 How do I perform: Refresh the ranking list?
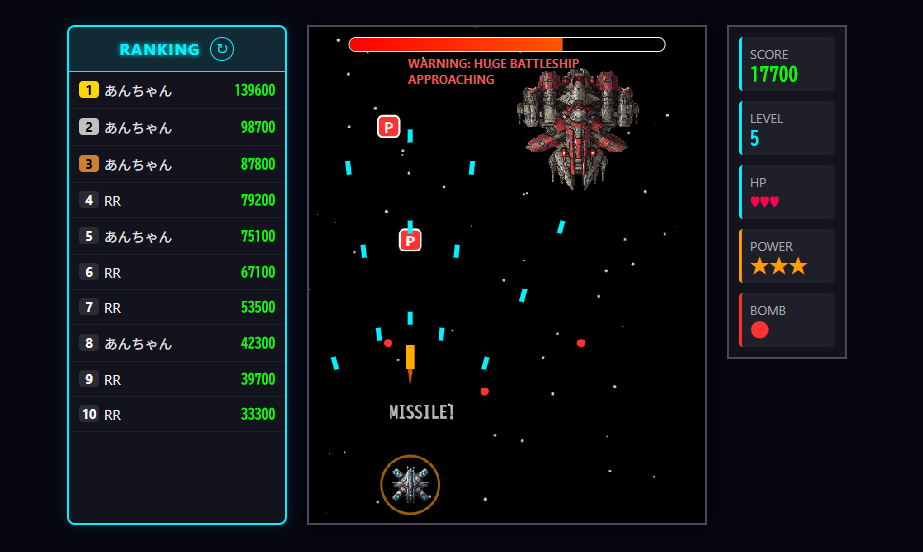tap(222, 49)
